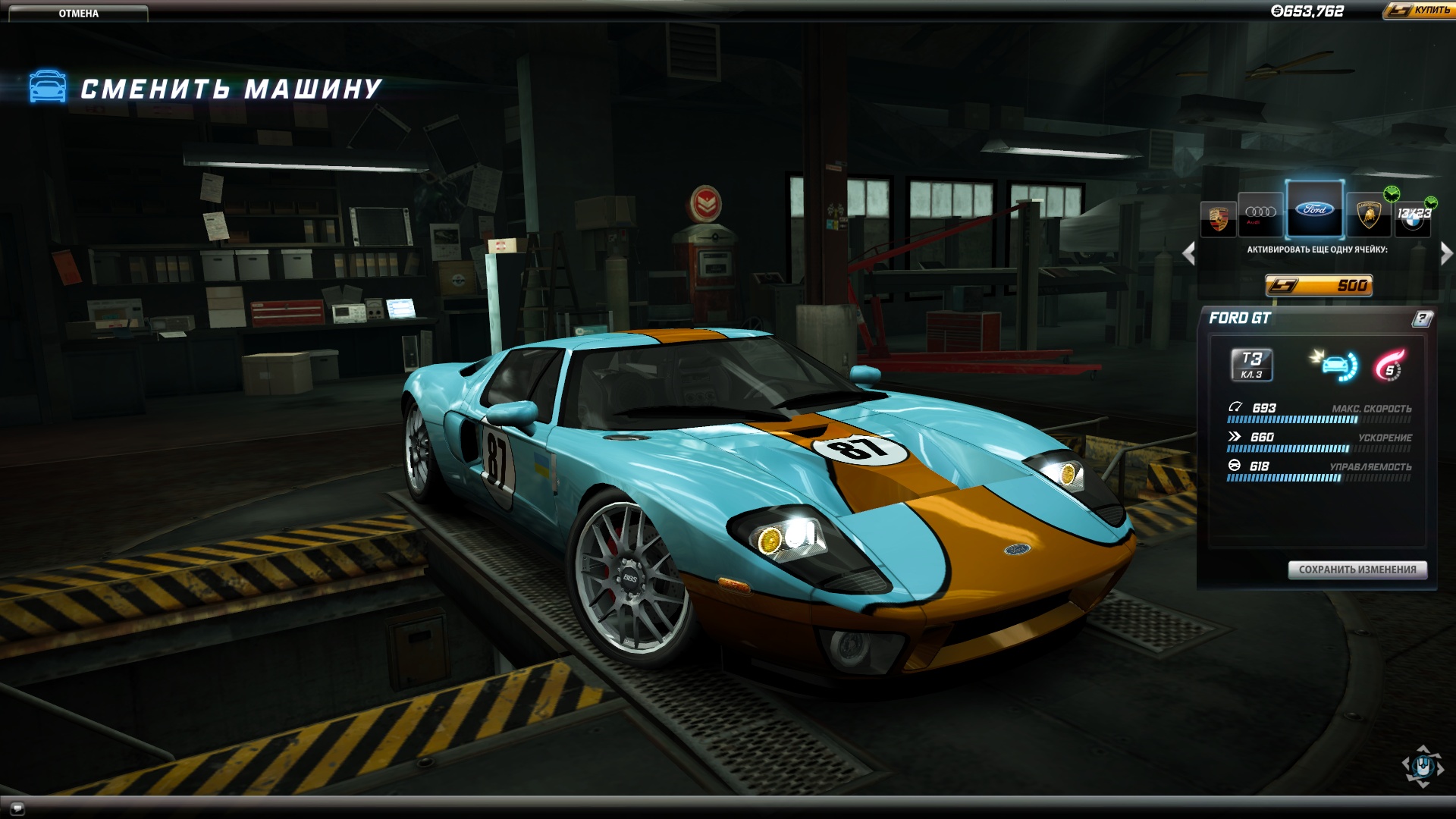Click the blue car skill icon
1456x819 pixels.
point(1335,365)
